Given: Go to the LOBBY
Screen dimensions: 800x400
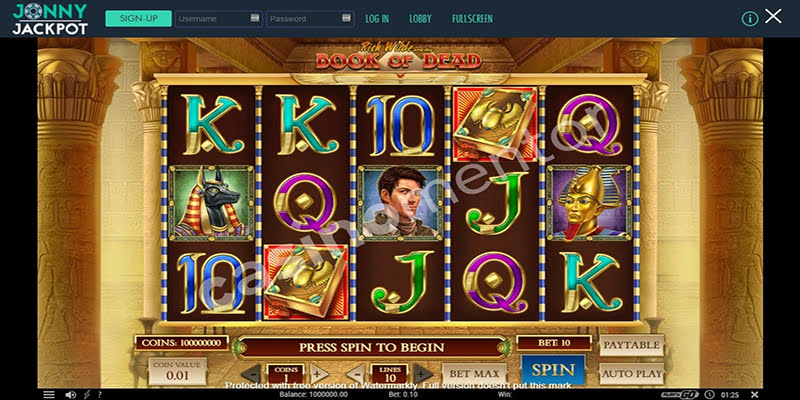Looking at the screenshot, I should 420,18.
